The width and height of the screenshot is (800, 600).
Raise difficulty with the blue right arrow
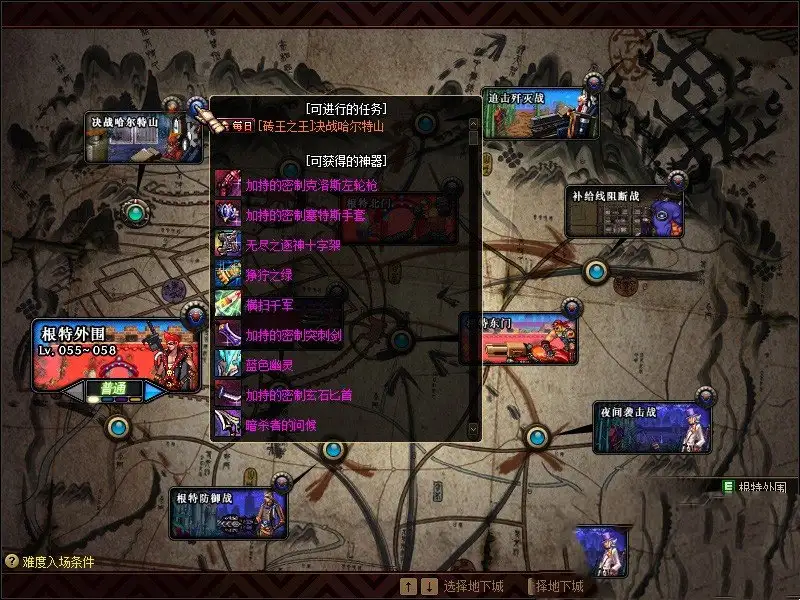(x=155, y=390)
